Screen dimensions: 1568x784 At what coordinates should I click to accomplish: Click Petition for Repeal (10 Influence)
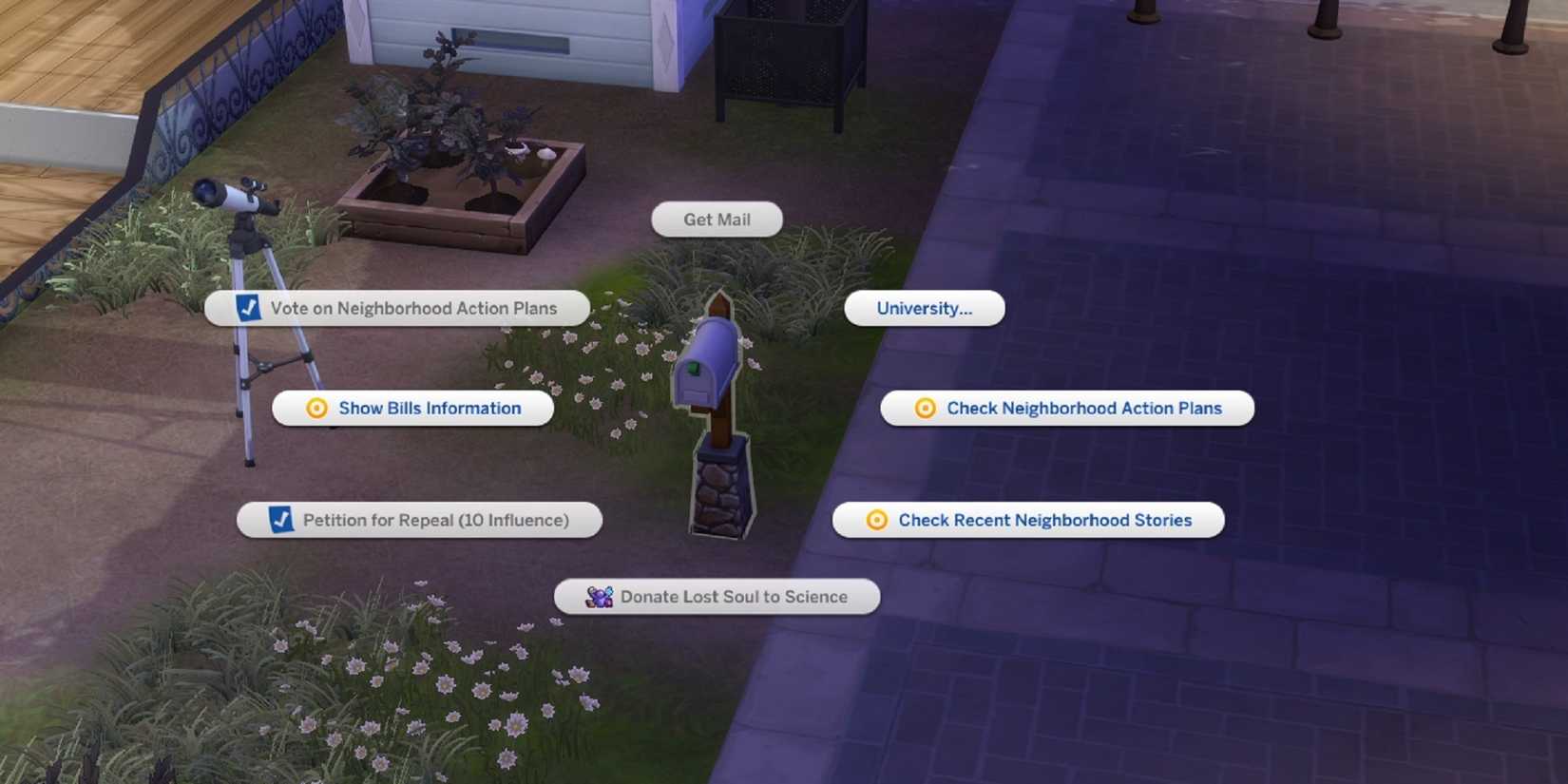(434, 520)
